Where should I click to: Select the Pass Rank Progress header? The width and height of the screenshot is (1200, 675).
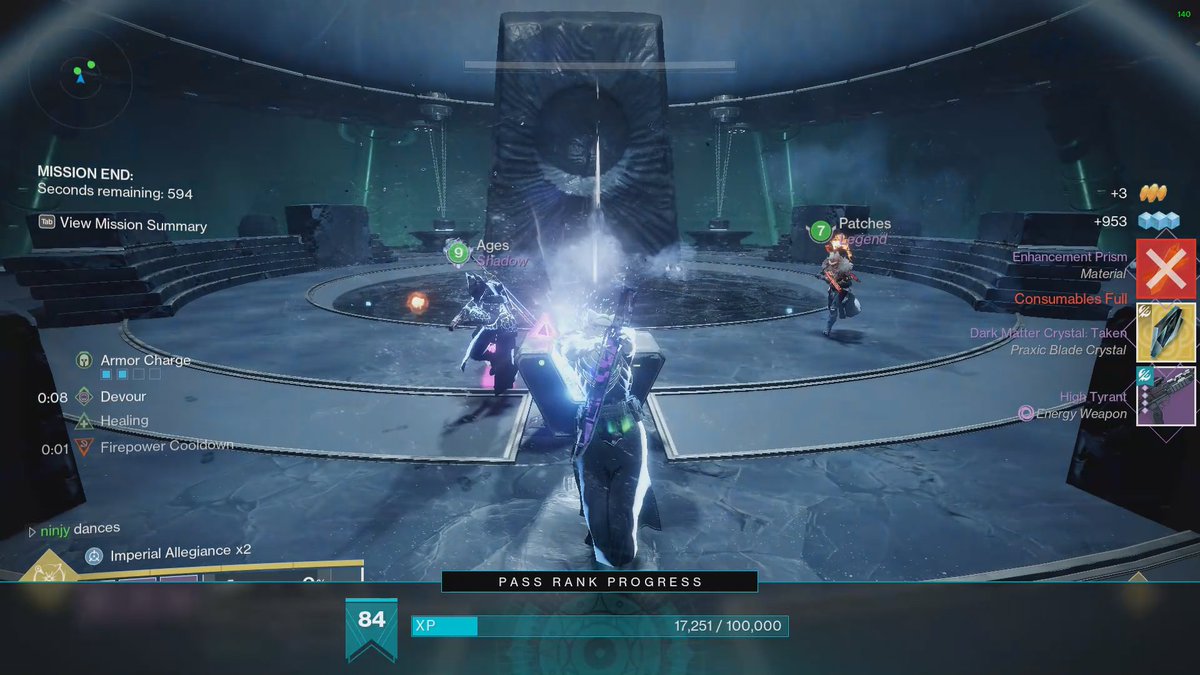pyautogui.click(x=600, y=581)
